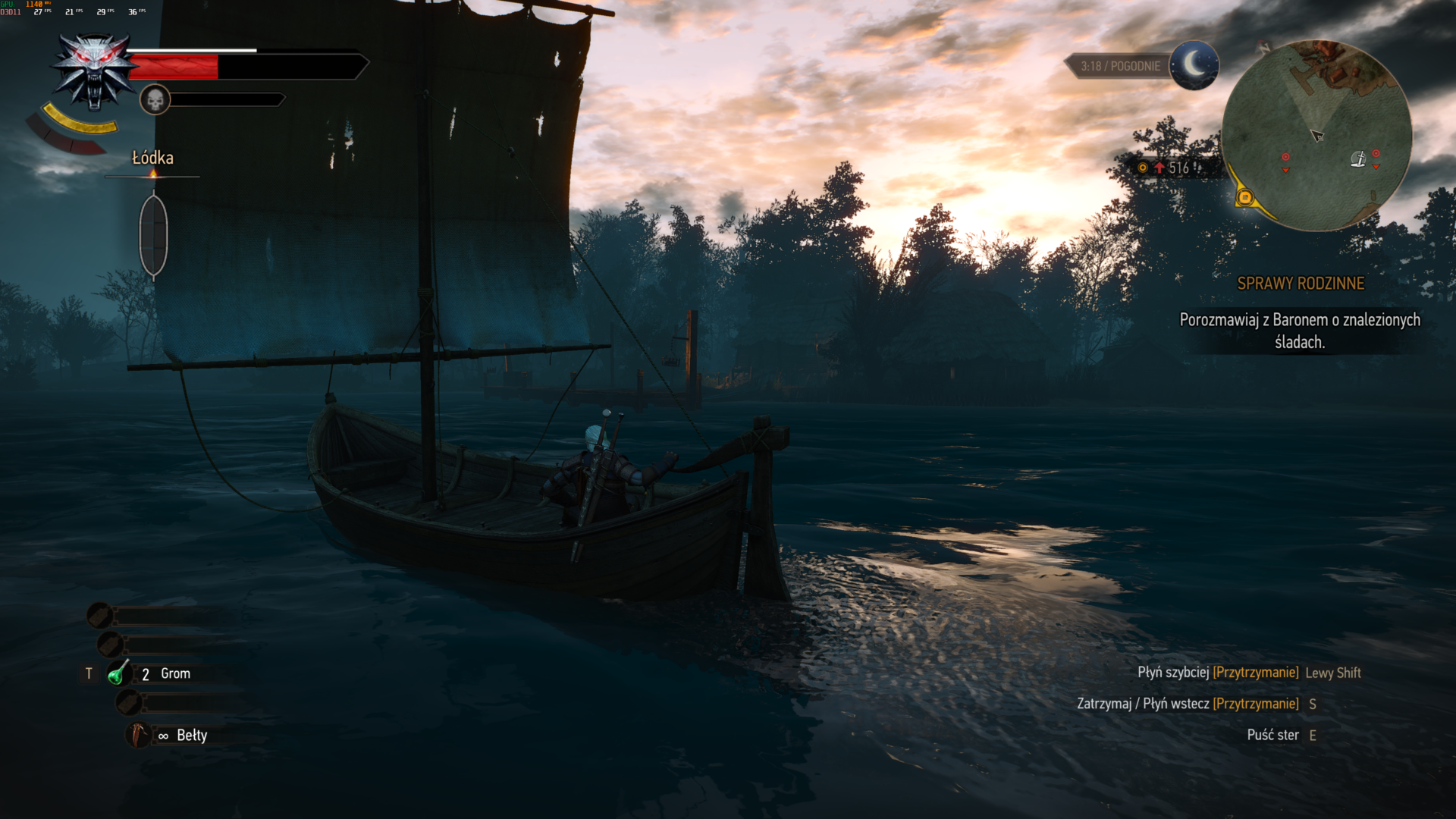Click the skull toxicity icon
1456x819 pixels.
155,99
